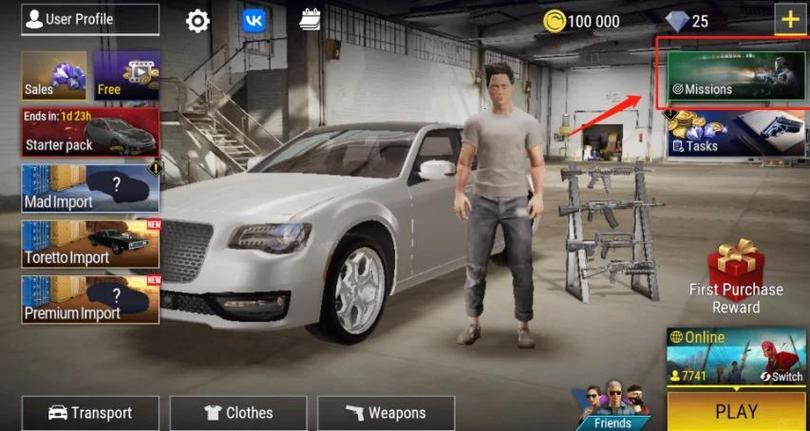Open the news calendar icon
810x431 pixels.
pos(310,21)
